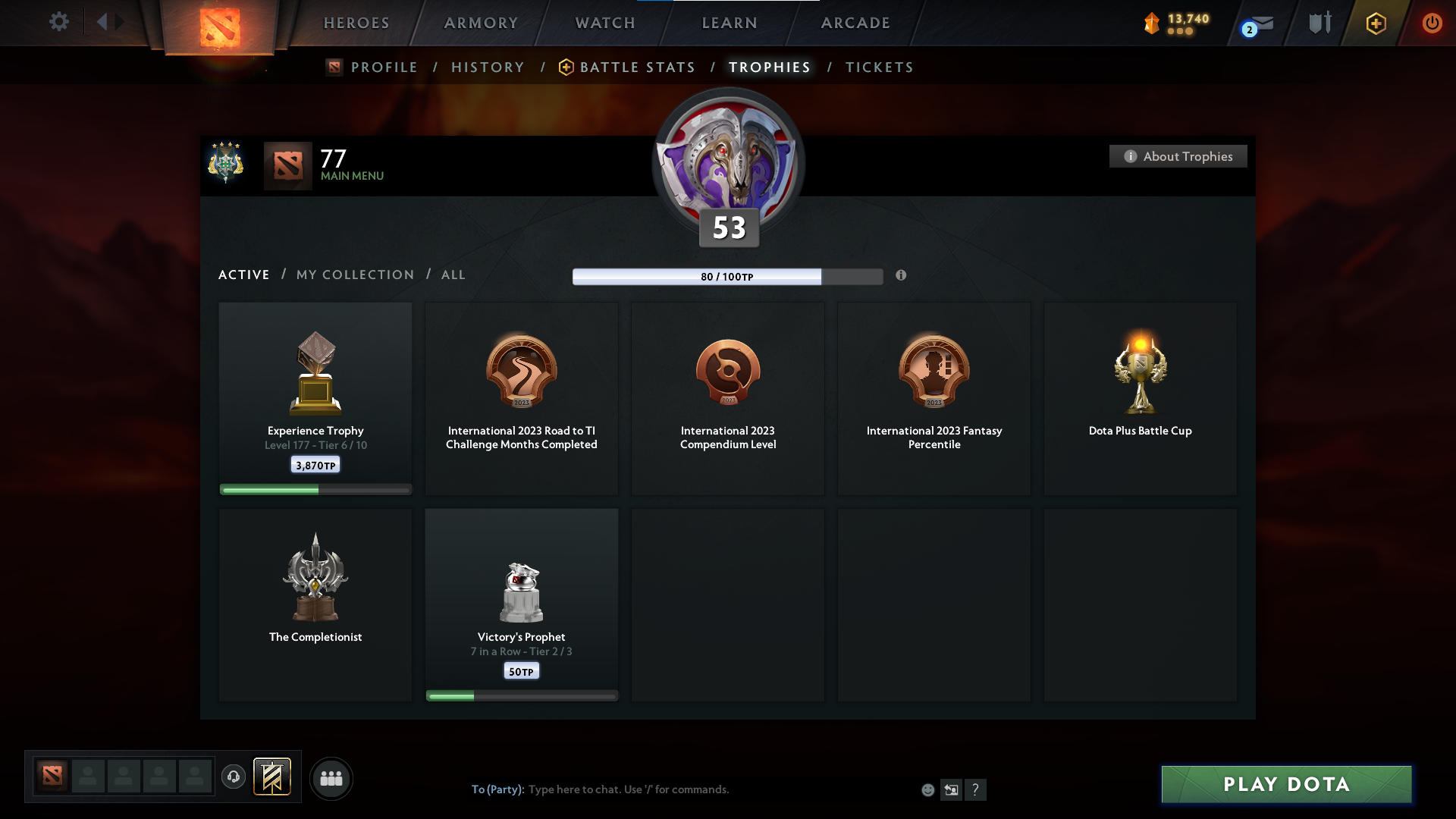Screen dimensions: 1456x819
Task: Open the emoticon picker in chat
Action: [927, 789]
